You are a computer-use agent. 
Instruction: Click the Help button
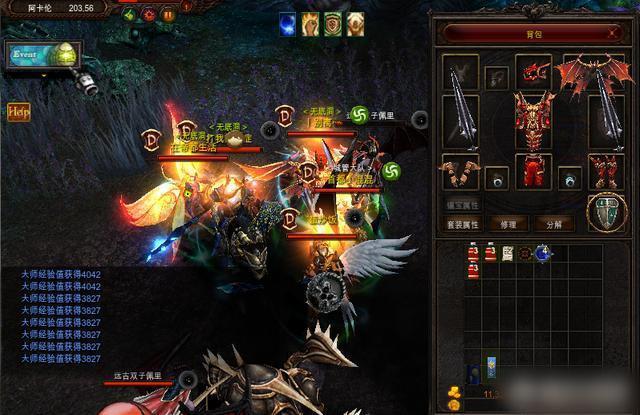(x=18, y=111)
